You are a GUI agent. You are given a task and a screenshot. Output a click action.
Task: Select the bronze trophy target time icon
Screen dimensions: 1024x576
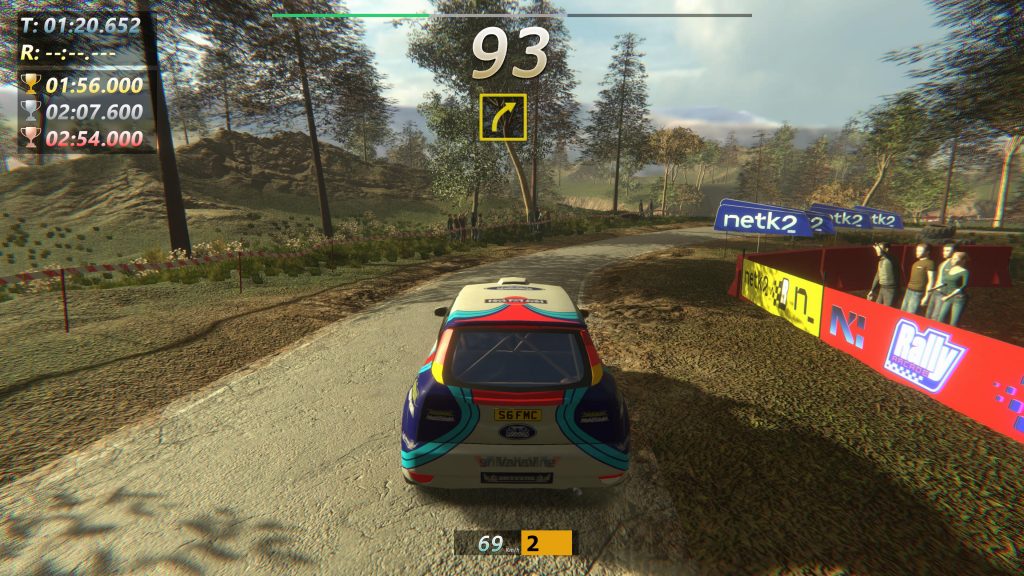[31, 138]
